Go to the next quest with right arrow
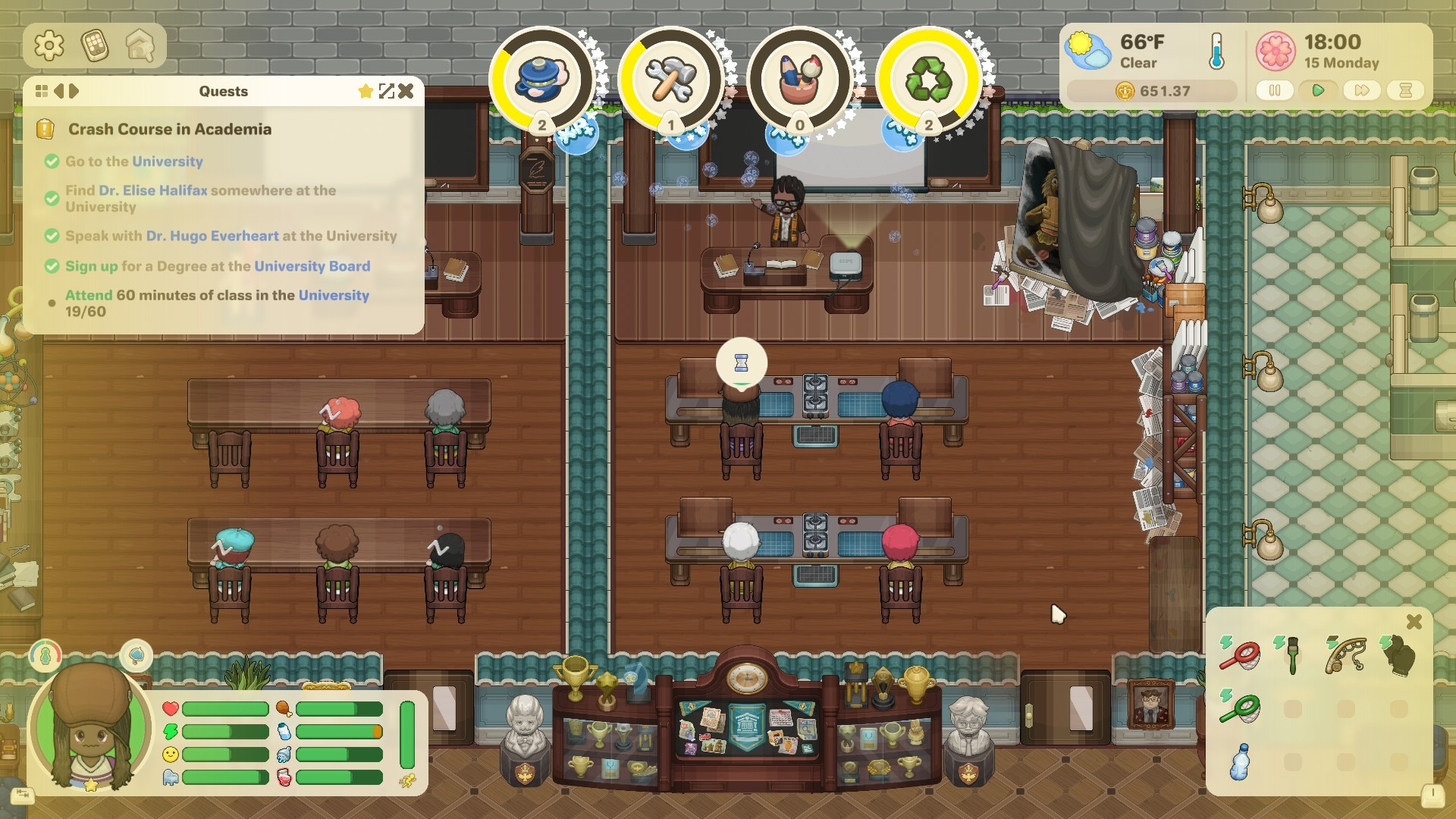 pyautogui.click(x=74, y=91)
